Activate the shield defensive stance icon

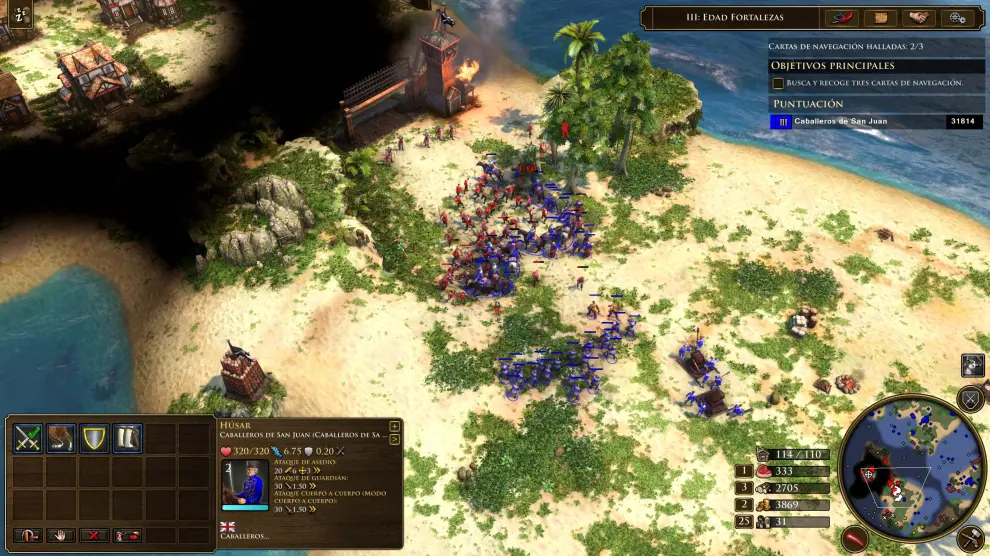click(95, 438)
